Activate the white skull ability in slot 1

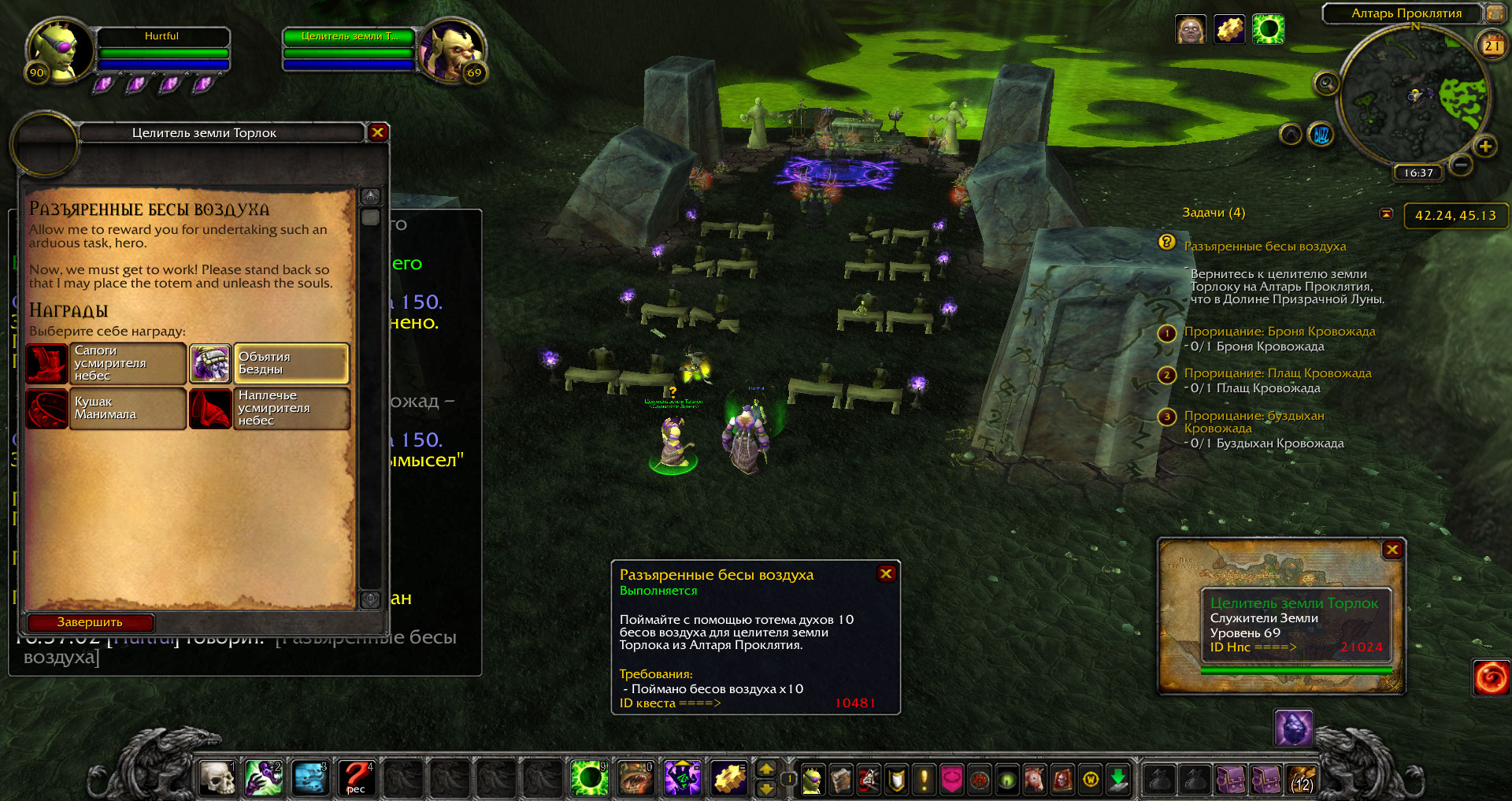(x=217, y=778)
